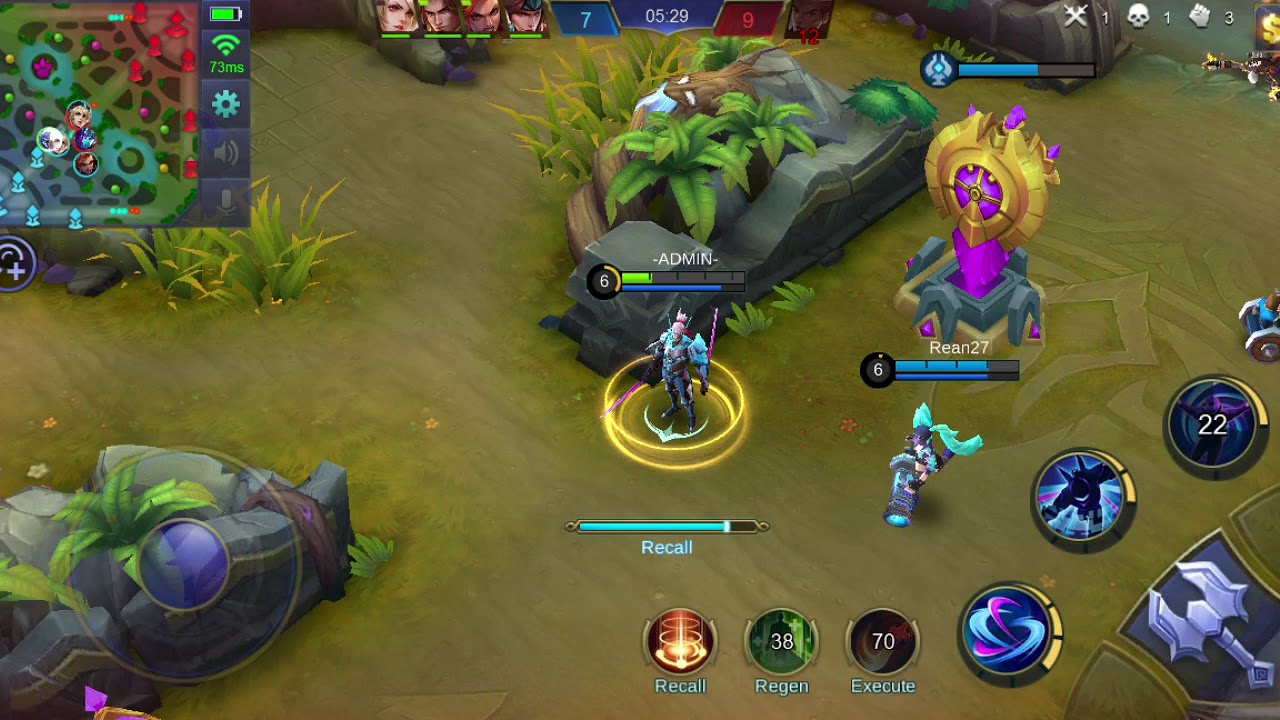
Task: Cast the Execute battle spell
Action: coord(882,642)
